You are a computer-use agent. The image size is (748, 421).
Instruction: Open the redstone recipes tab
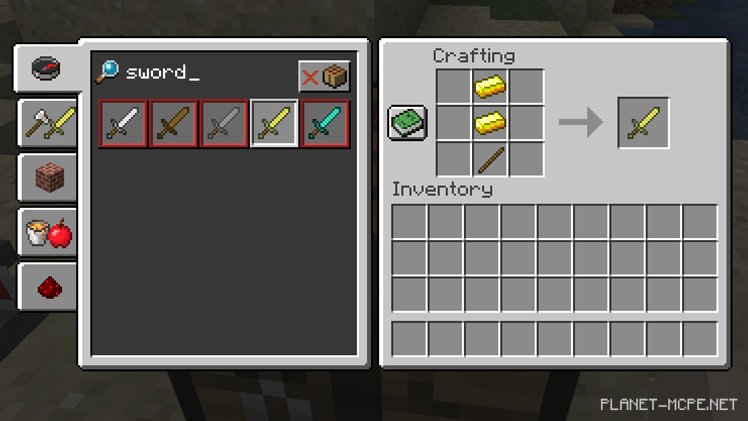50,289
